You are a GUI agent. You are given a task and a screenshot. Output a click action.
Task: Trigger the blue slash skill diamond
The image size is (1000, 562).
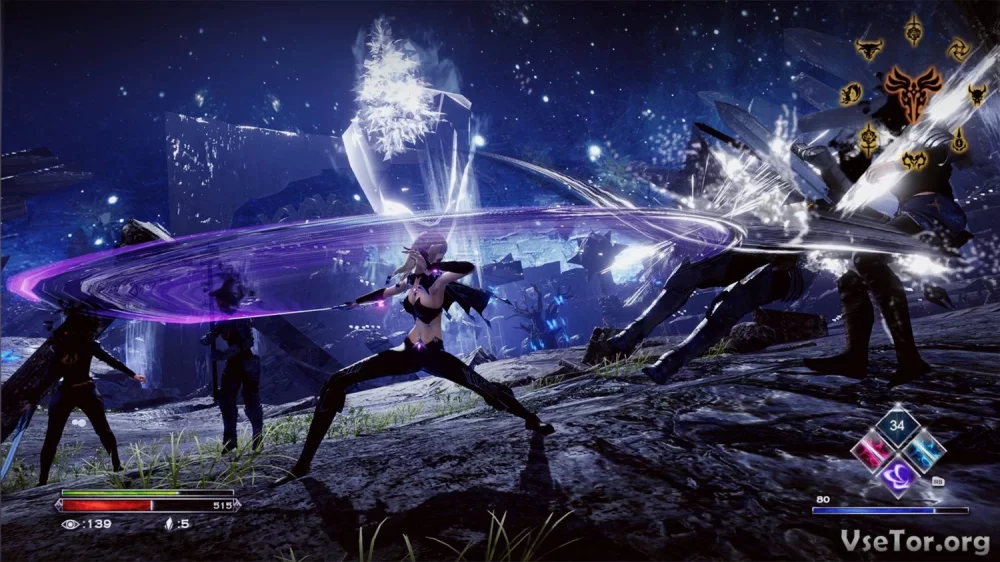pyautogui.click(x=923, y=450)
